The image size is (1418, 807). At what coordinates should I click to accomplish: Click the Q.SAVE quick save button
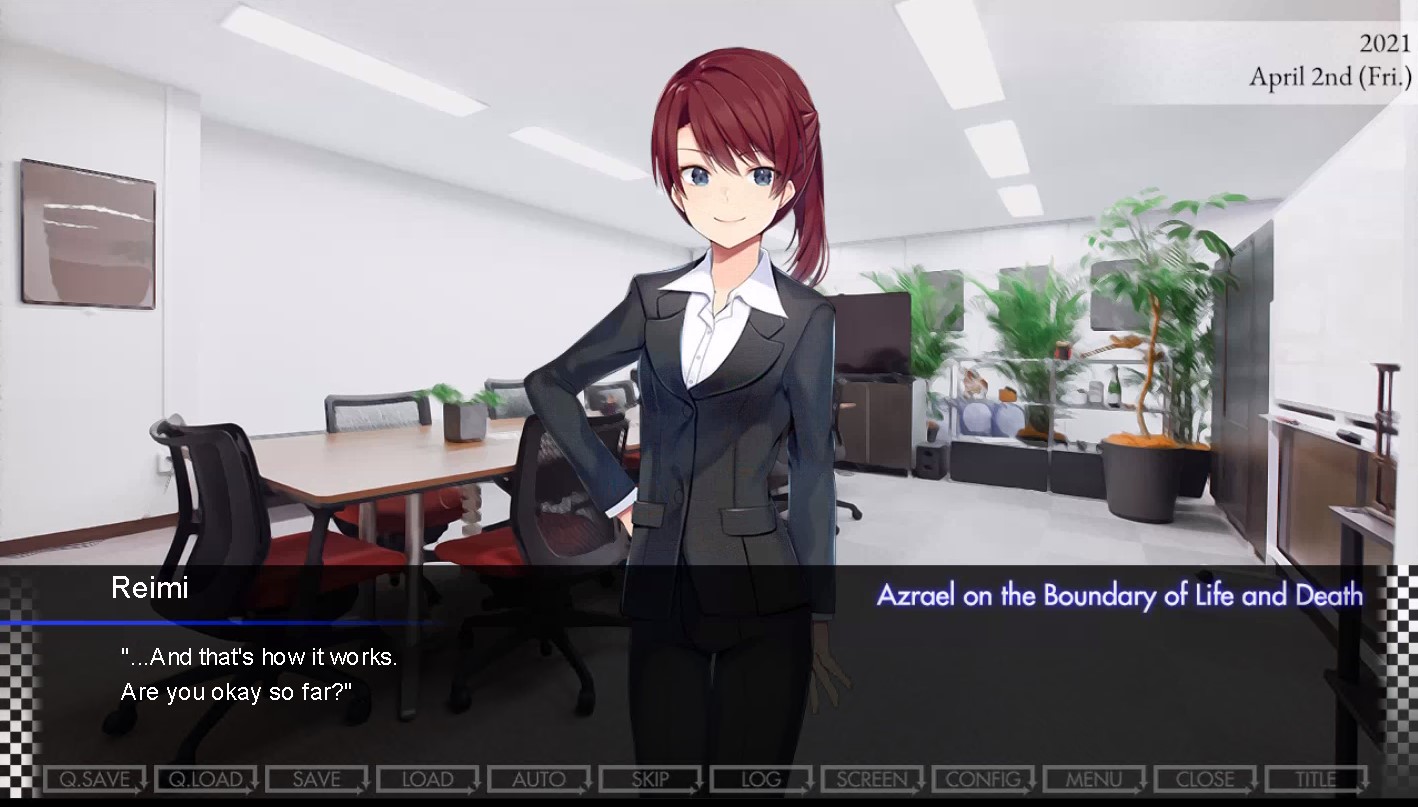94,779
